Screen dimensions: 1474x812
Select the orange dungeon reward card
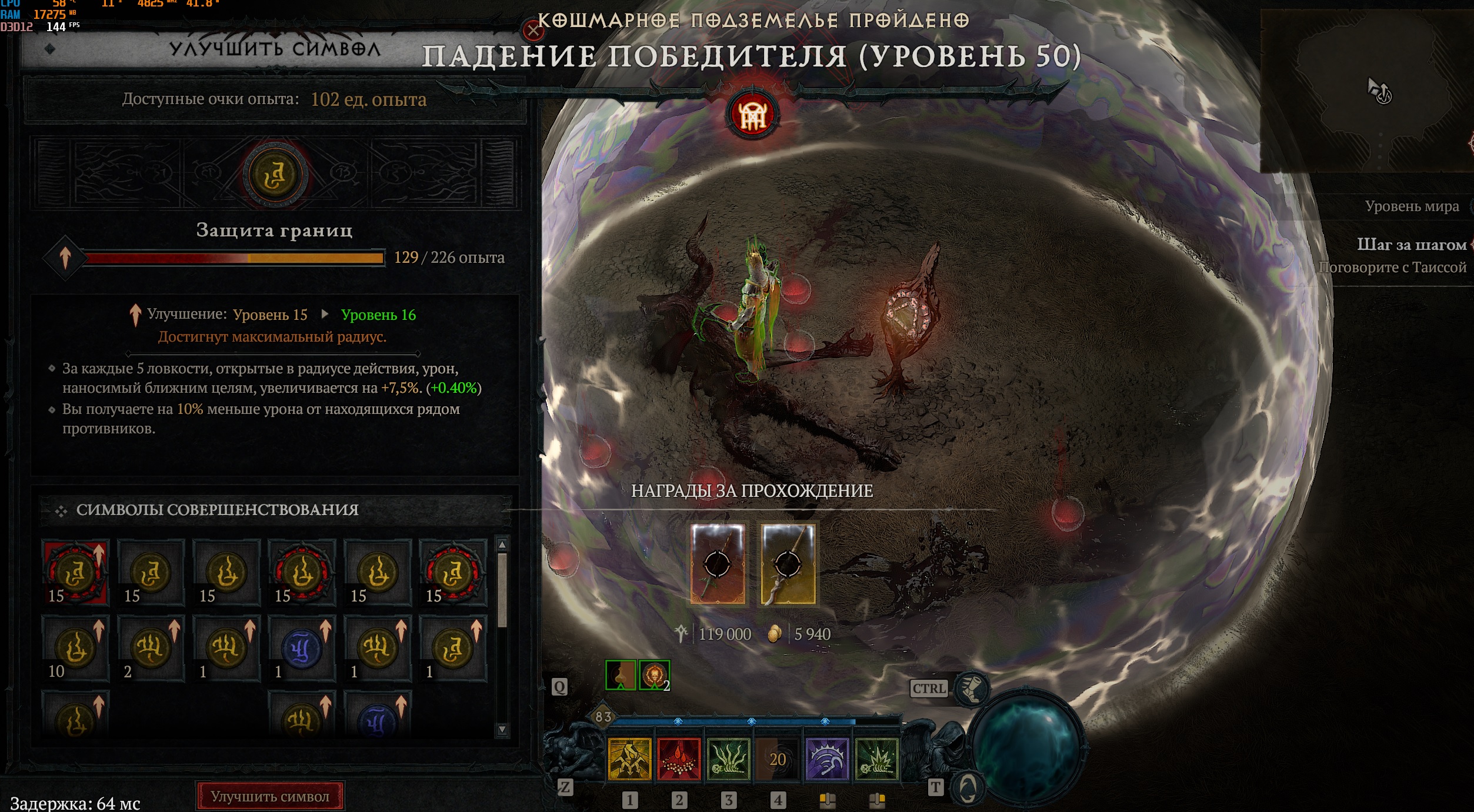718,564
